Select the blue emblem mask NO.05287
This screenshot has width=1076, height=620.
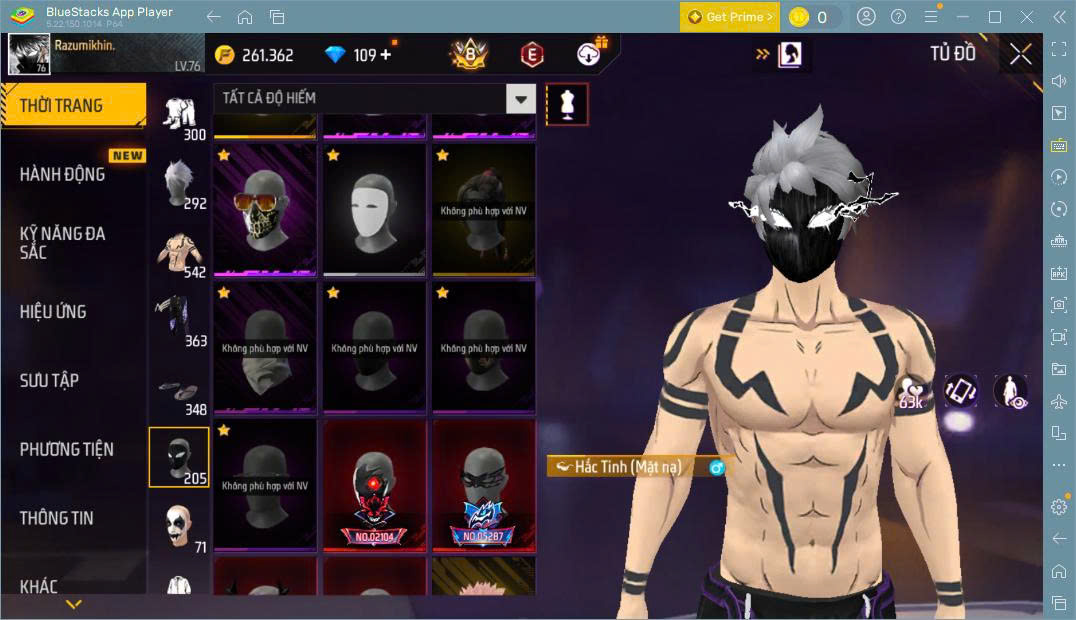point(483,485)
